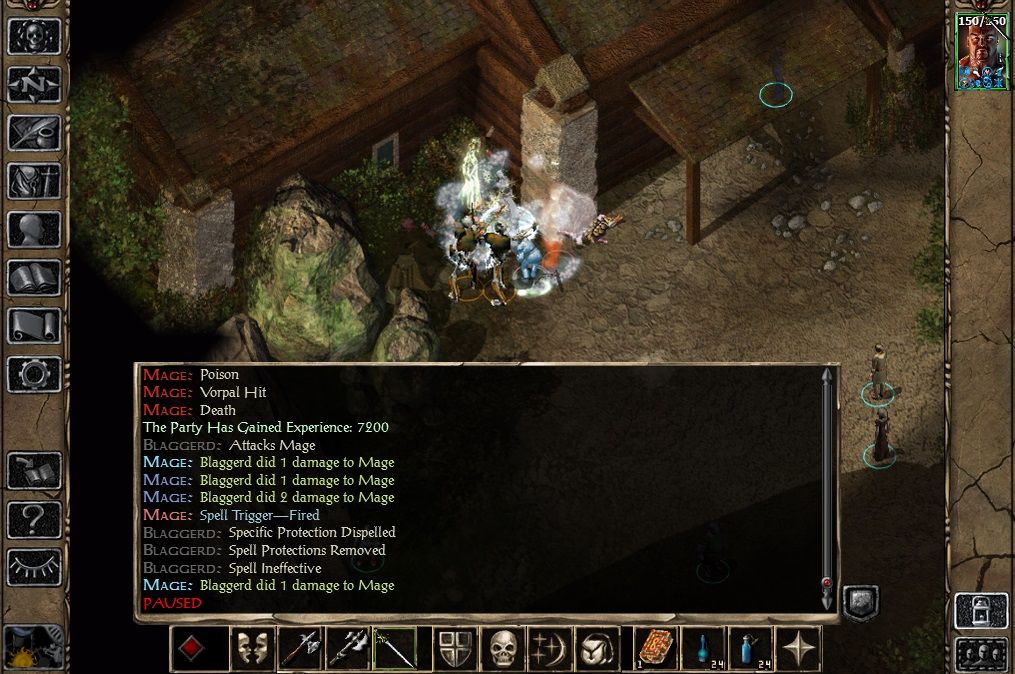Image resolution: width=1015 pixels, height=674 pixels.
Task: Open the options gear menu
Action: [34, 373]
